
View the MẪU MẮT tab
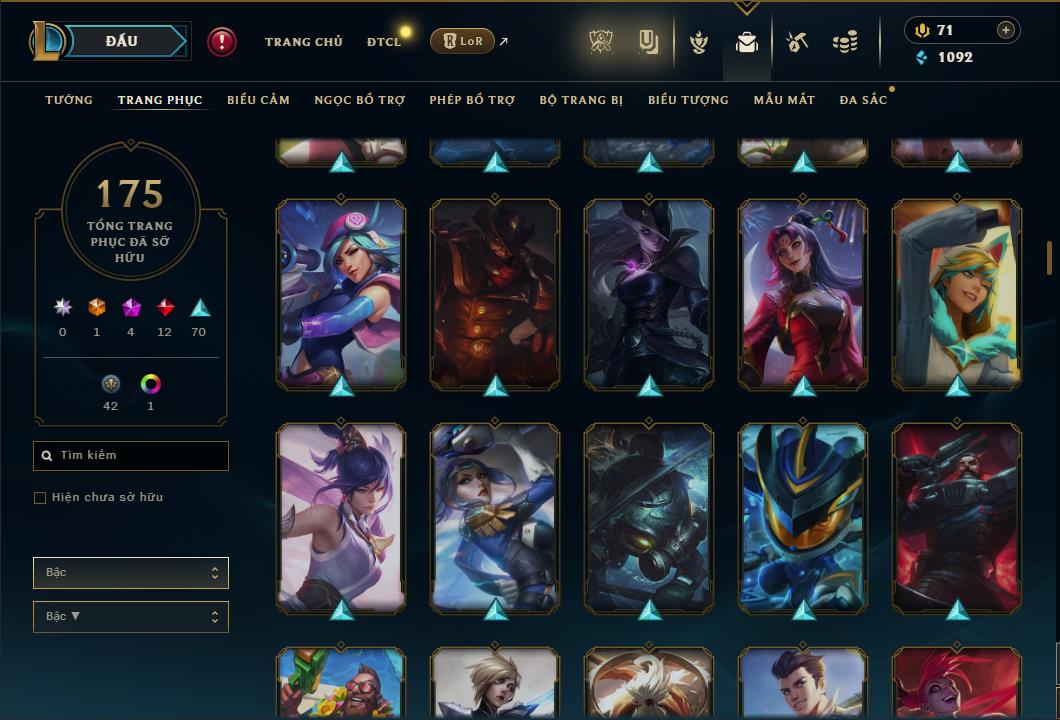coord(784,100)
